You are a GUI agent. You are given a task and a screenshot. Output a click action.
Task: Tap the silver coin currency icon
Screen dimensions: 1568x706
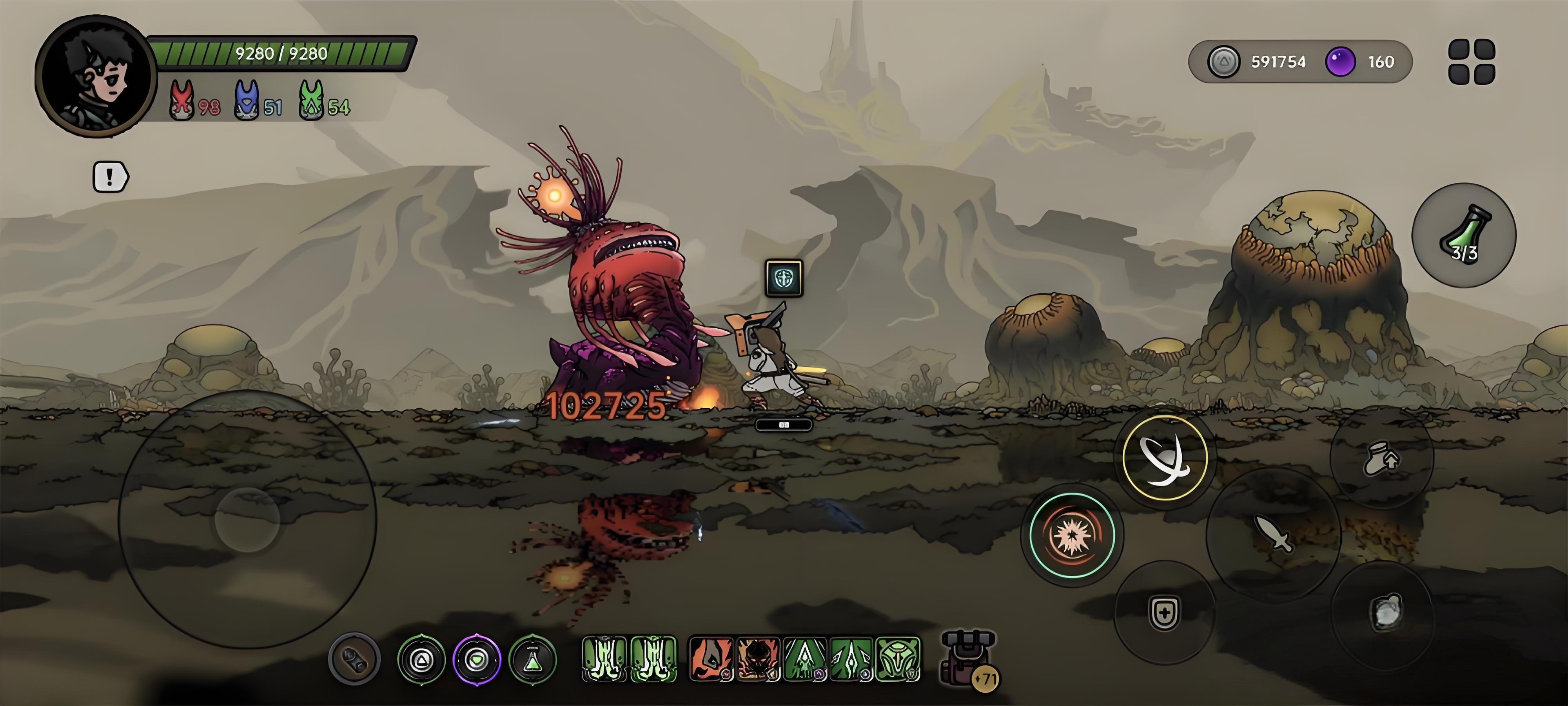tap(1223, 62)
